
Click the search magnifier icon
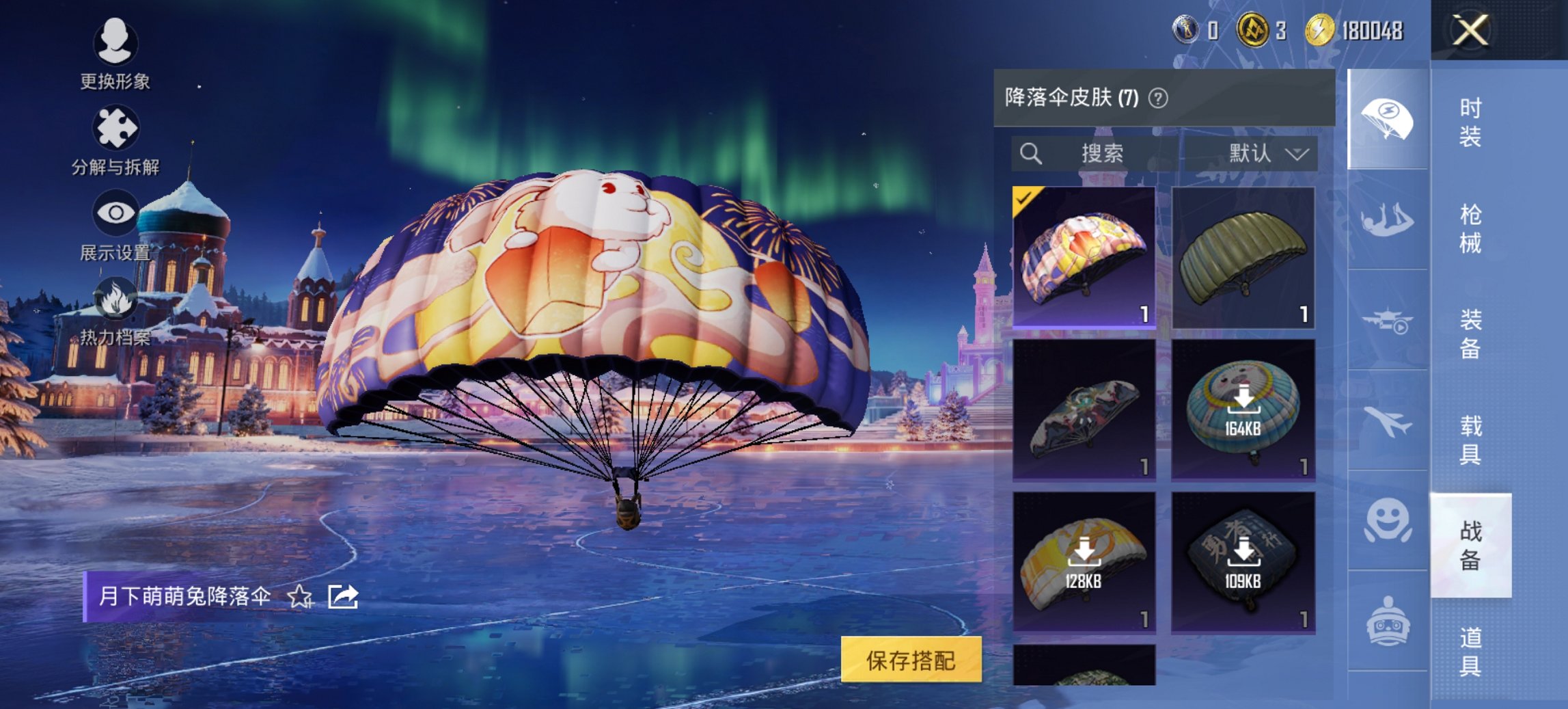pos(1030,153)
